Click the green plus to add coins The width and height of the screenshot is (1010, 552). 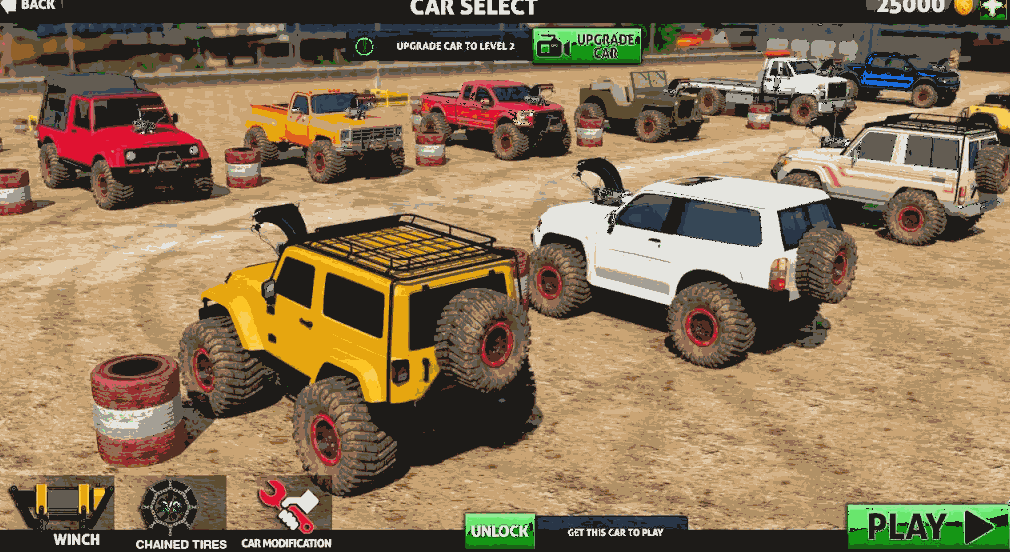click(992, 8)
